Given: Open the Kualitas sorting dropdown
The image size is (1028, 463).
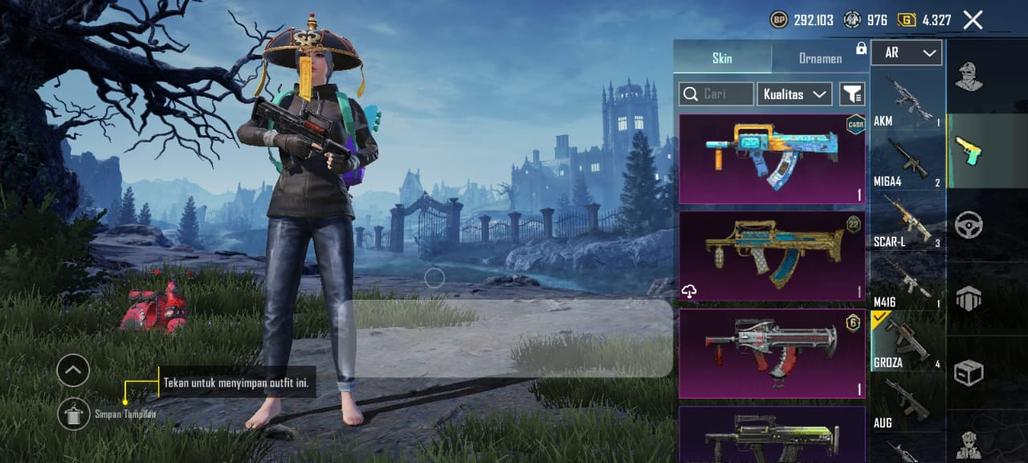Looking at the screenshot, I should [794, 94].
